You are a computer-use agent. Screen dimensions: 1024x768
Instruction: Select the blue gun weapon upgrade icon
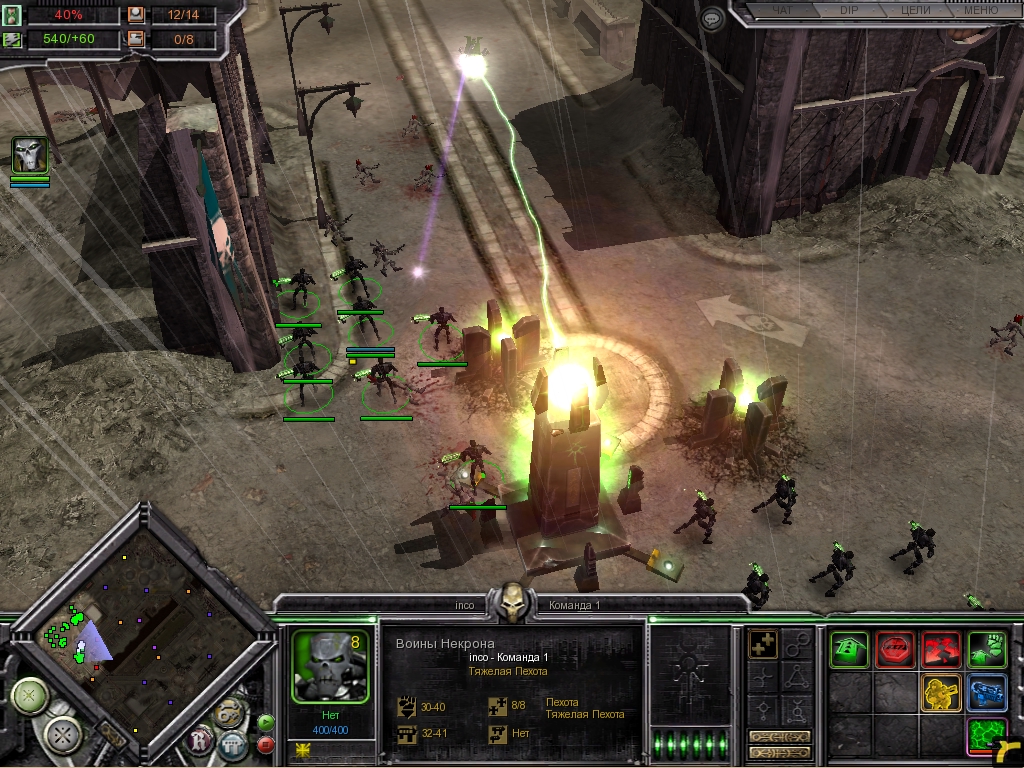[986, 693]
